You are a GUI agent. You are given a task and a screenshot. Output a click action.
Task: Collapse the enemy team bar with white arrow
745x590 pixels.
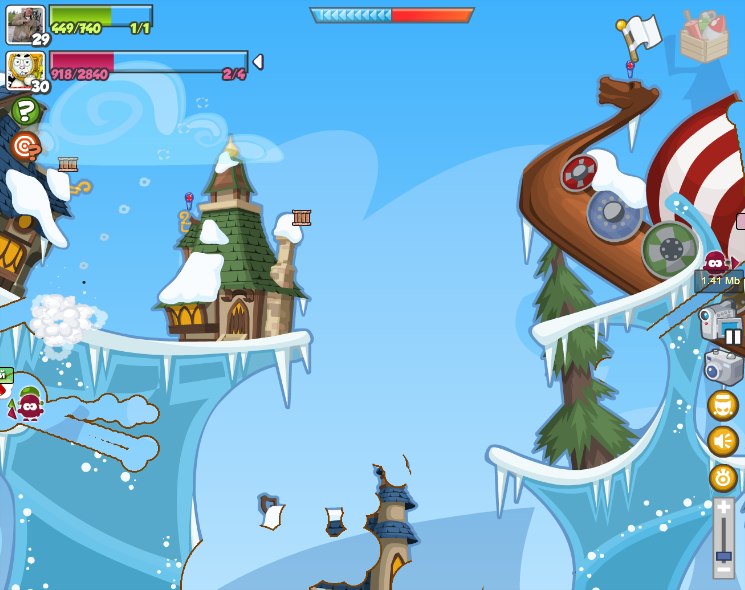[258, 62]
